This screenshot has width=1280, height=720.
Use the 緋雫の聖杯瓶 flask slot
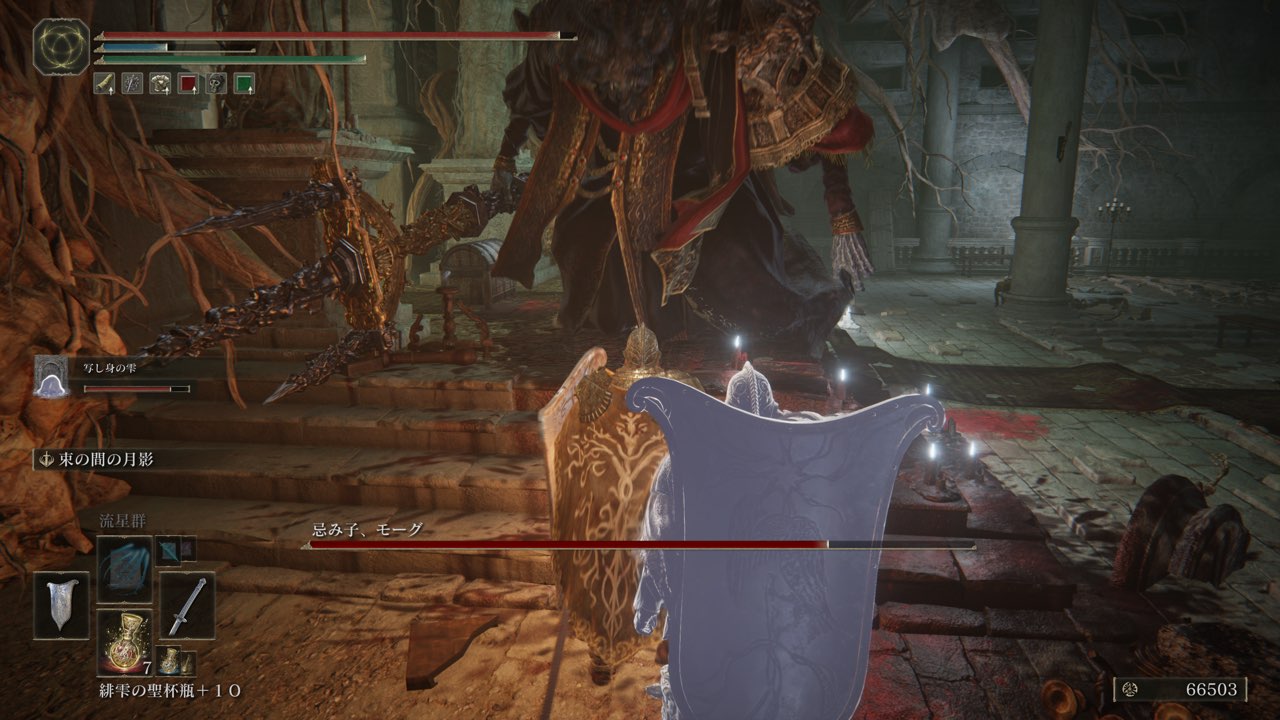[125, 642]
